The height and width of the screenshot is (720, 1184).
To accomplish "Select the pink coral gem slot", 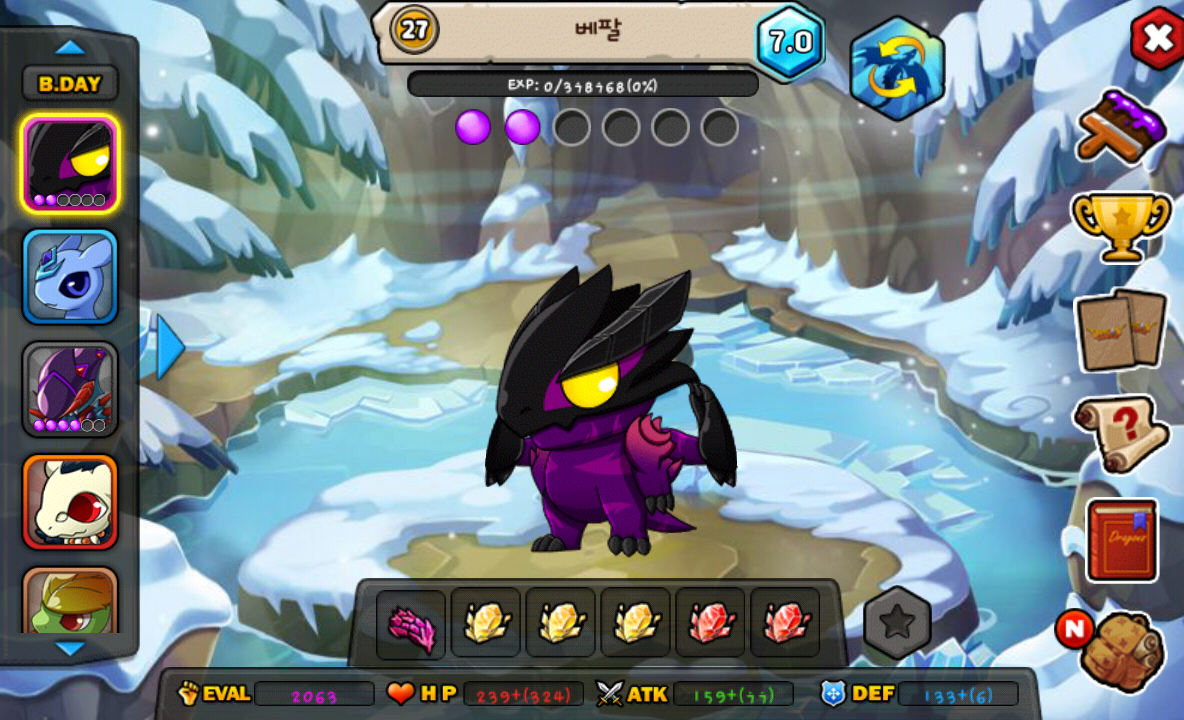I will pyautogui.click(x=411, y=624).
